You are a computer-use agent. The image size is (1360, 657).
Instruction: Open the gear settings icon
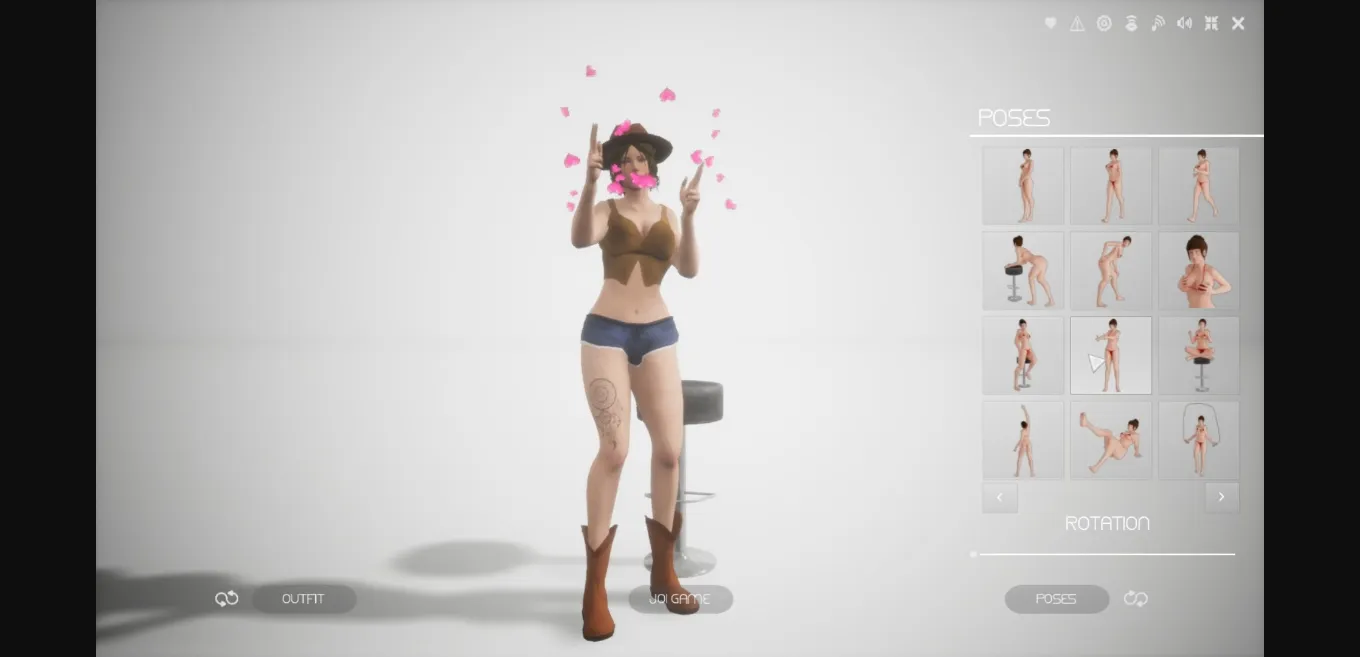(x=1104, y=24)
